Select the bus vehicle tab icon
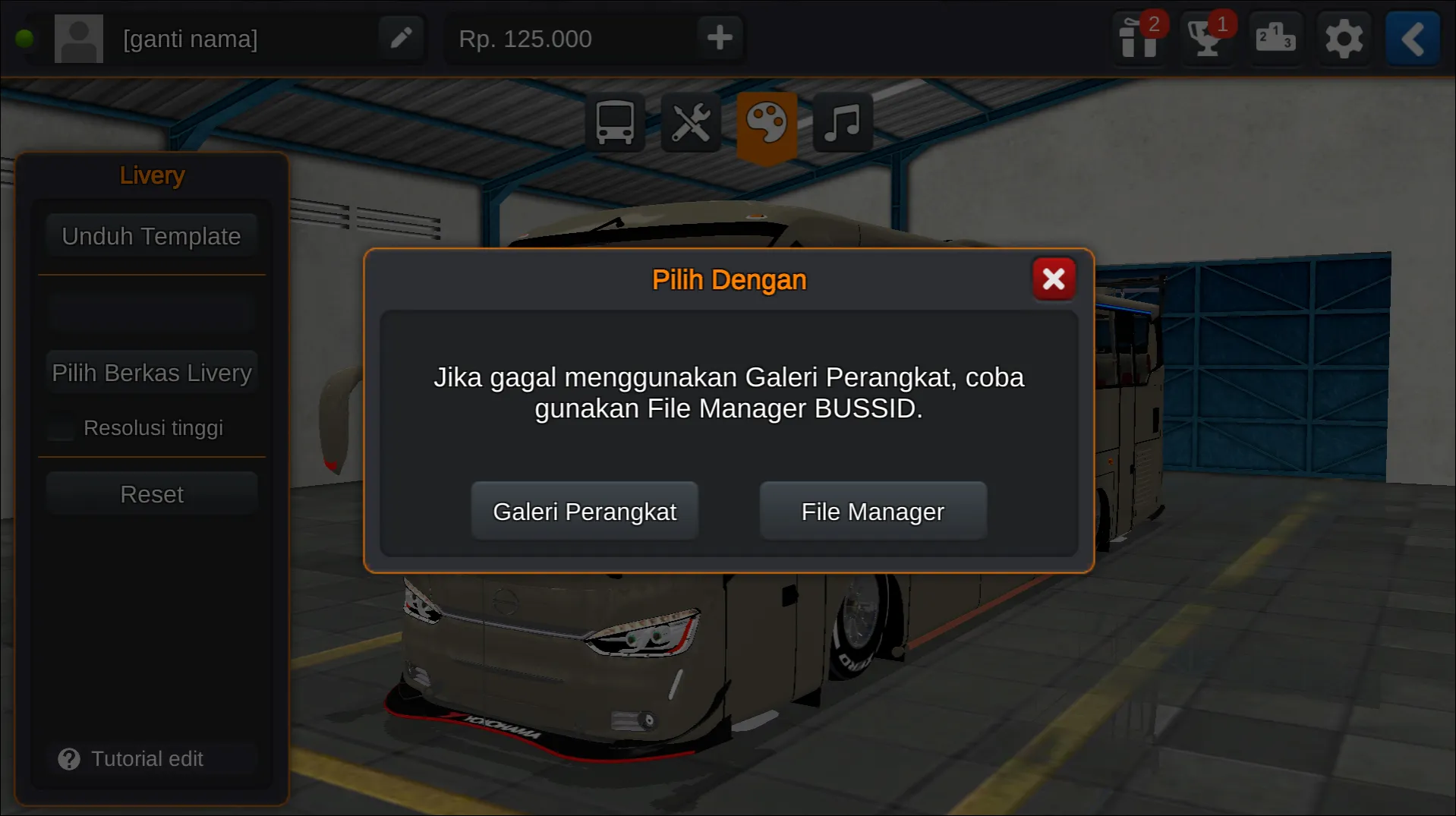1456x816 pixels. coord(615,123)
